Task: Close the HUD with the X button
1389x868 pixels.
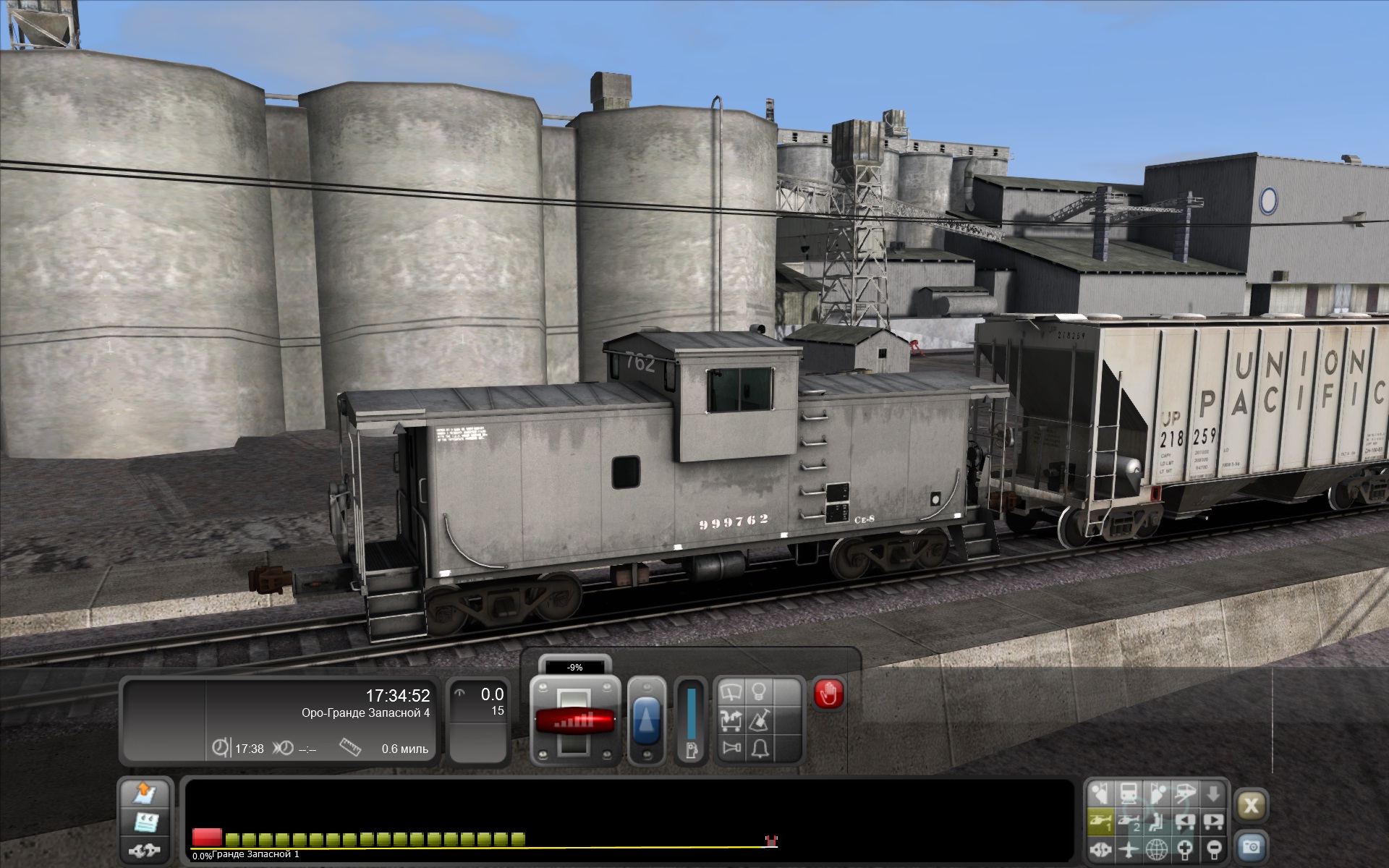Action: coord(1252,805)
